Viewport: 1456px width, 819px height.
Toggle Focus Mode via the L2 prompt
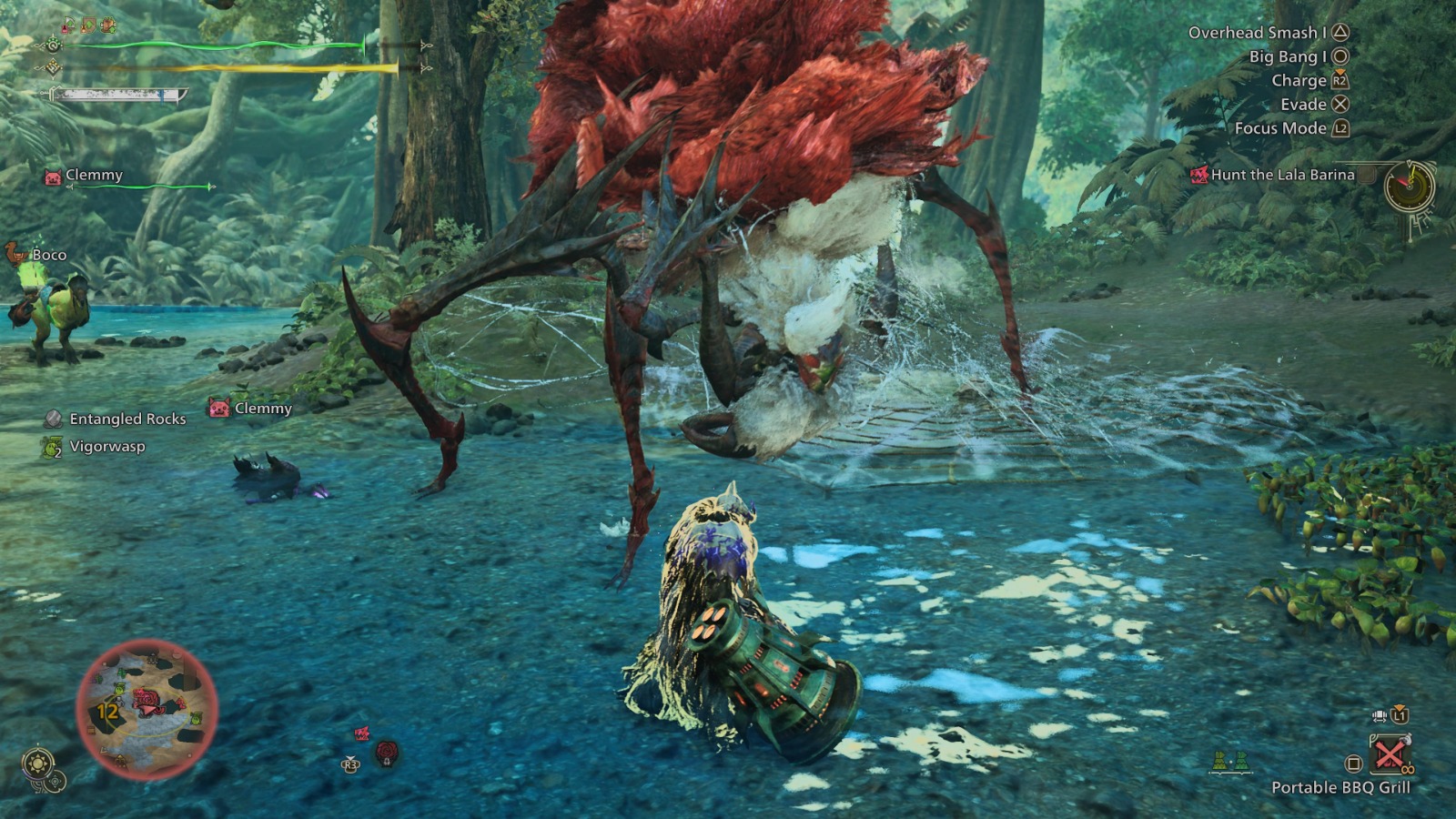tap(1339, 128)
